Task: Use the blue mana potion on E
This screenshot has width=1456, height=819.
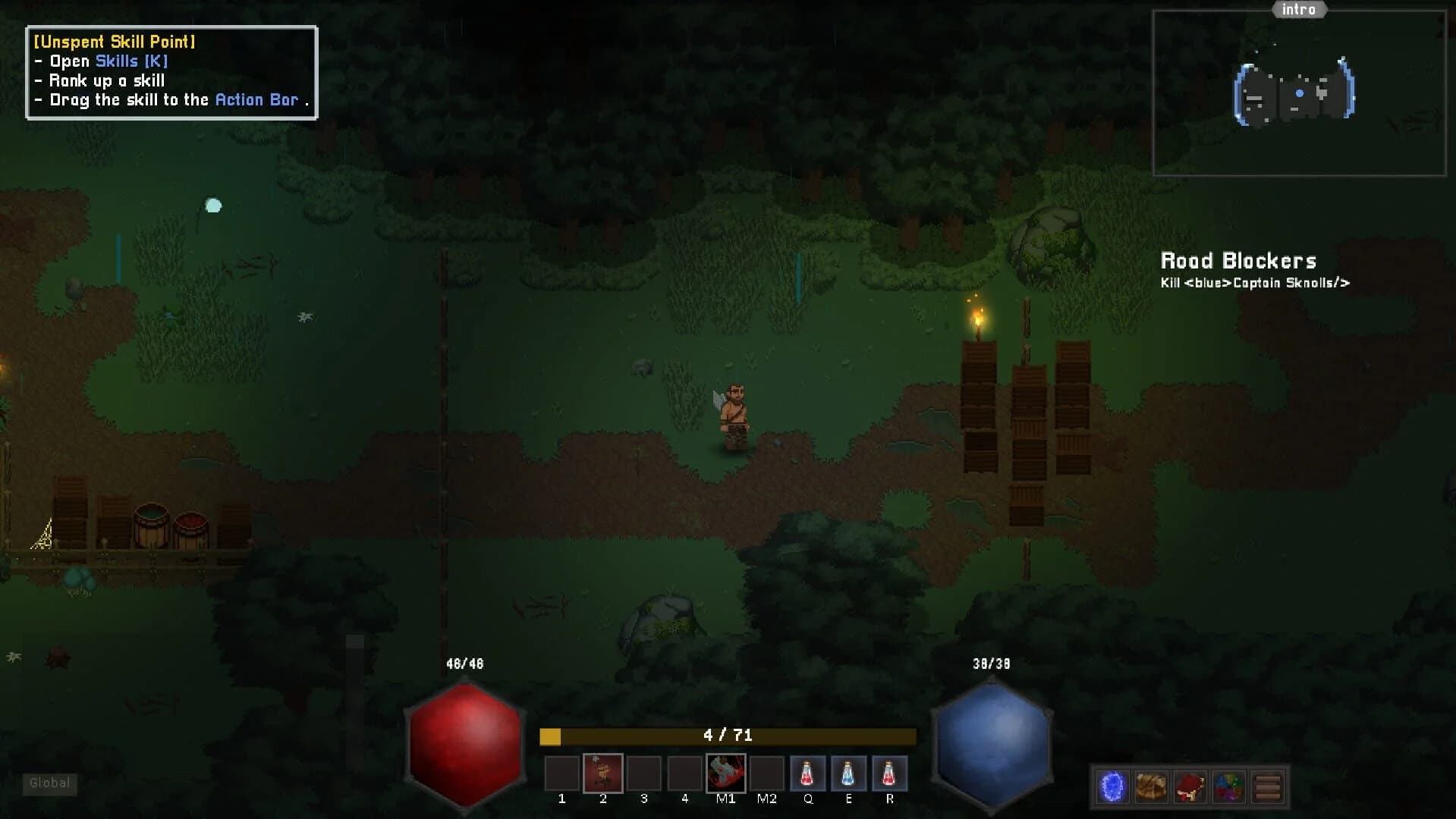Action: pos(848,772)
